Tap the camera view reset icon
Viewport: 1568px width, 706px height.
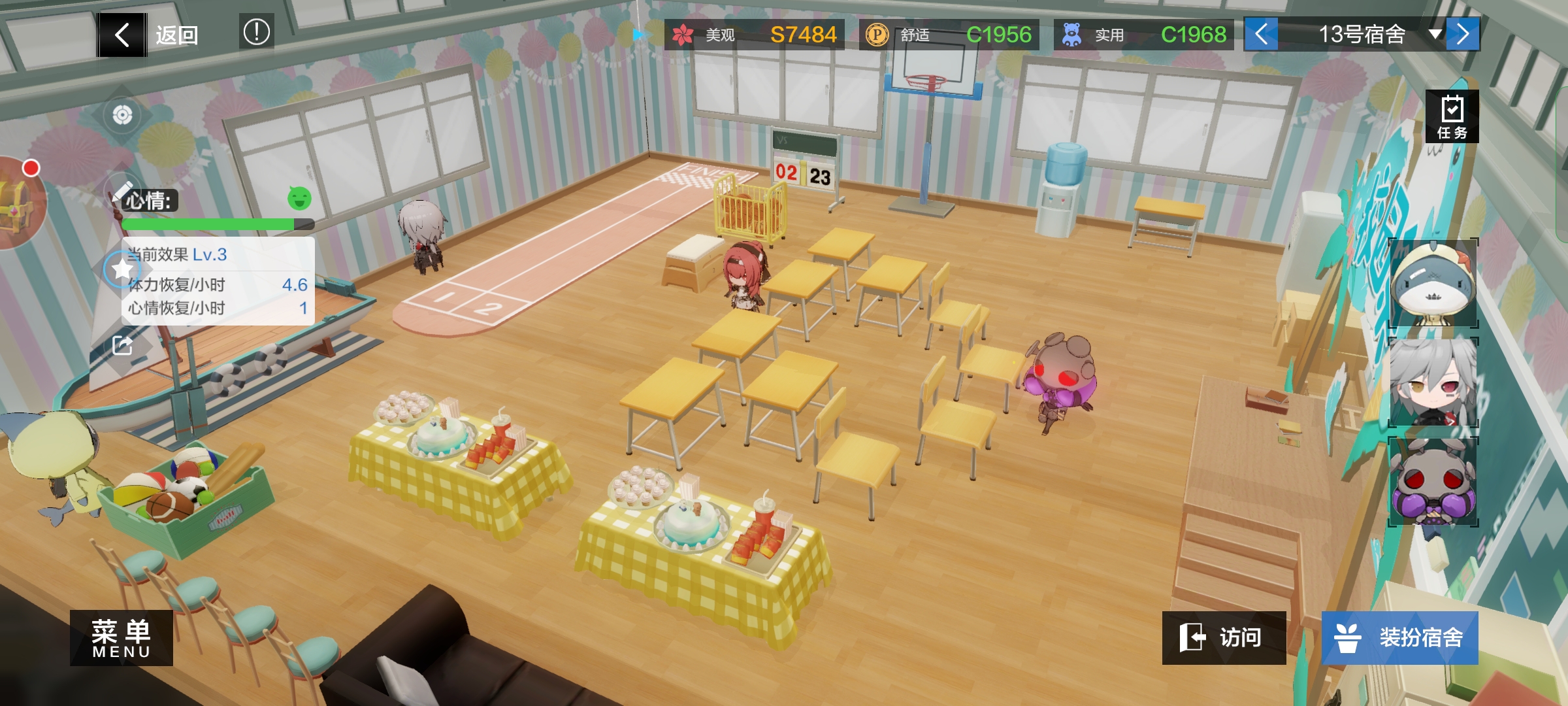point(122,116)
